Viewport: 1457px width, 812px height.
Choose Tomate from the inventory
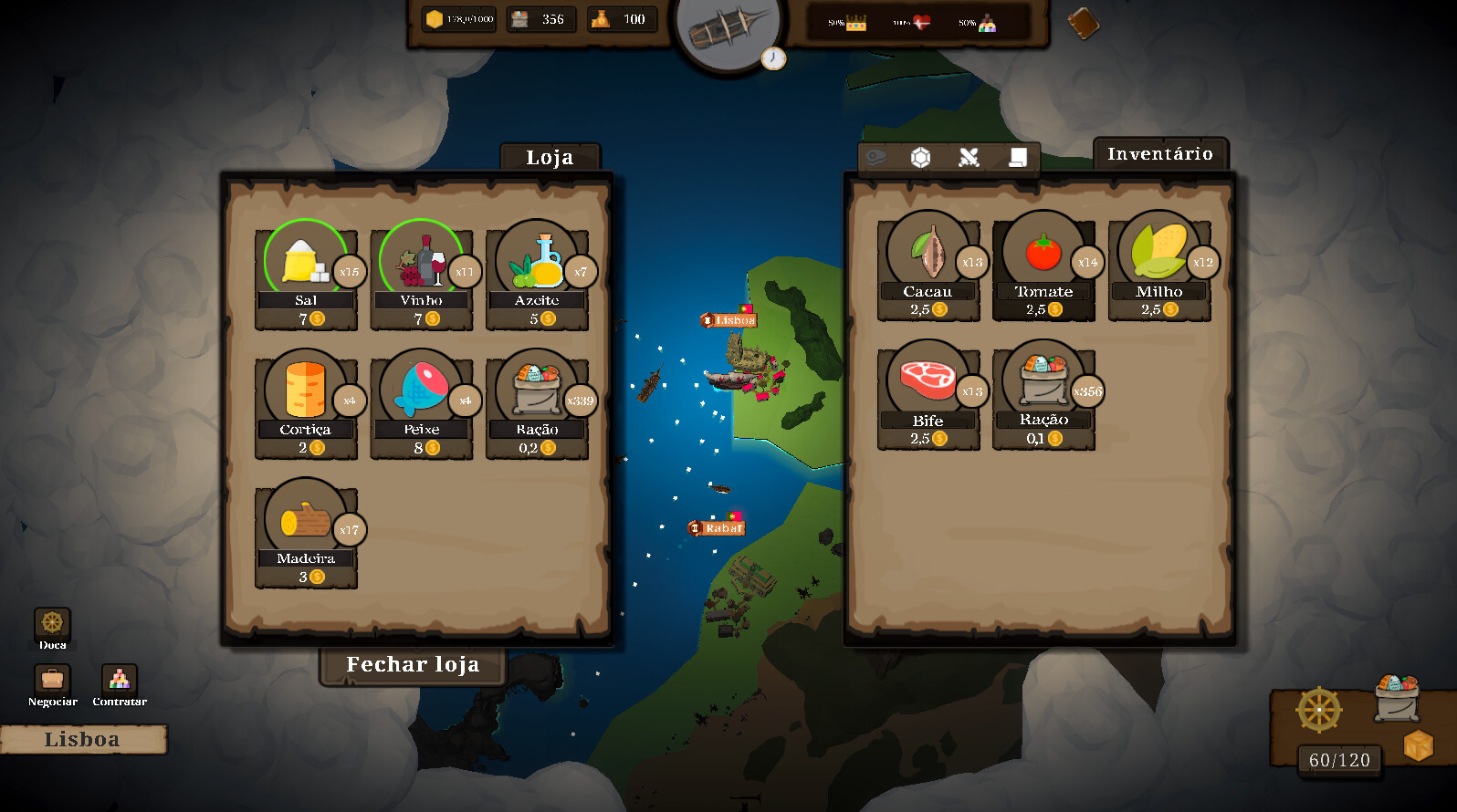pyautogui.click(x=1043, y=255)
